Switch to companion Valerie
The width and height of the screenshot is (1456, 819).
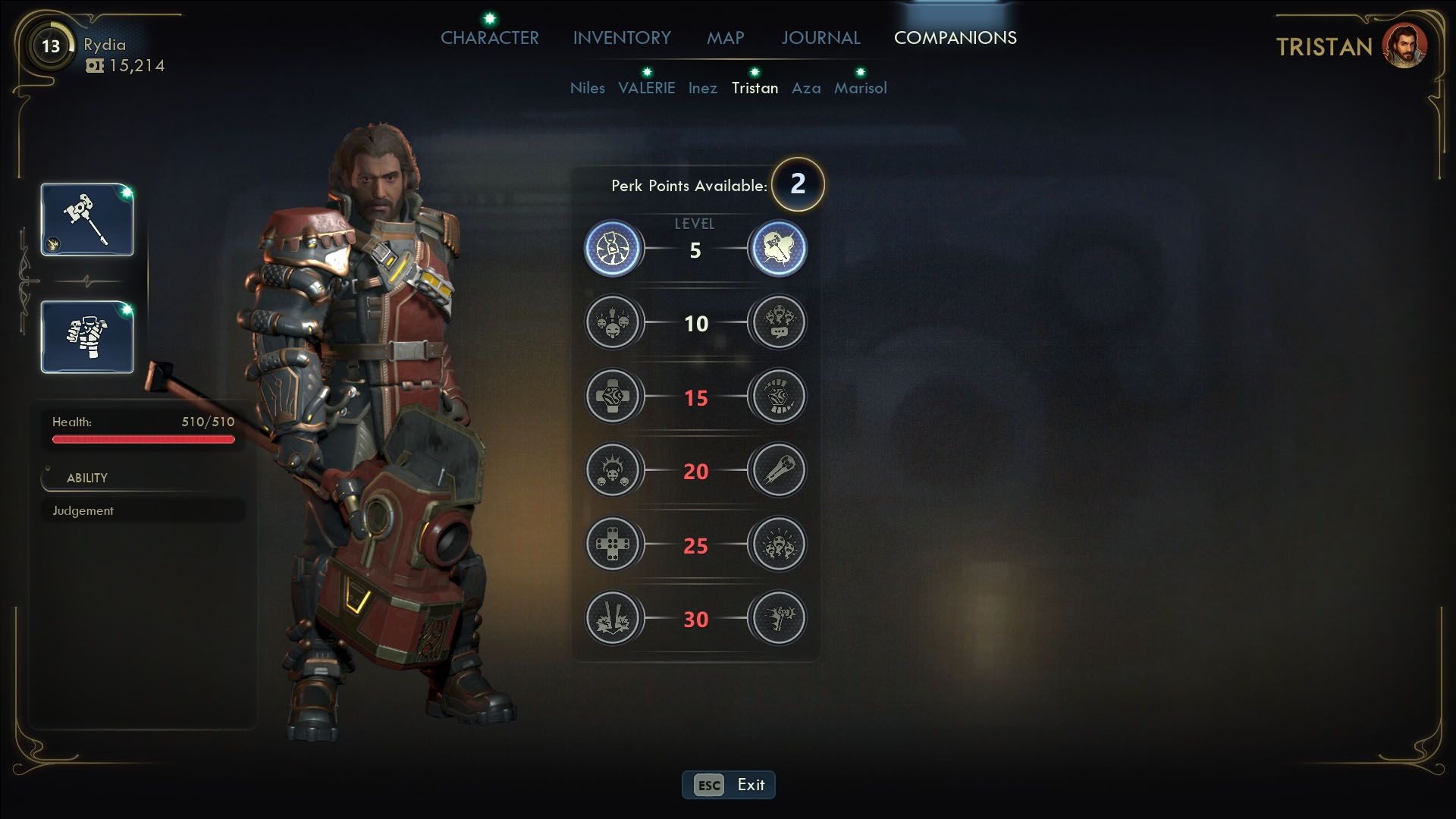(646, 88)
